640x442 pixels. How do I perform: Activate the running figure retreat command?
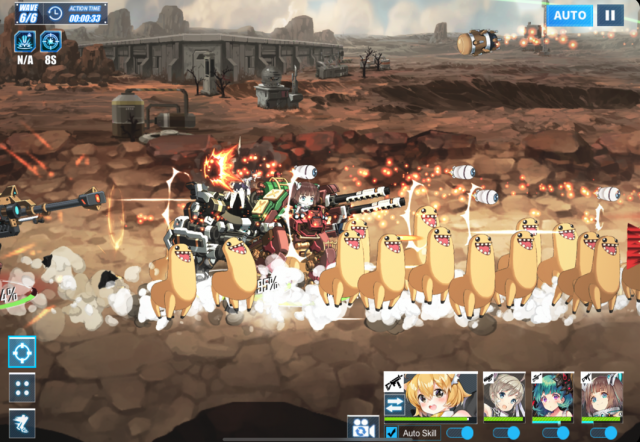click(x=22, y=422)
